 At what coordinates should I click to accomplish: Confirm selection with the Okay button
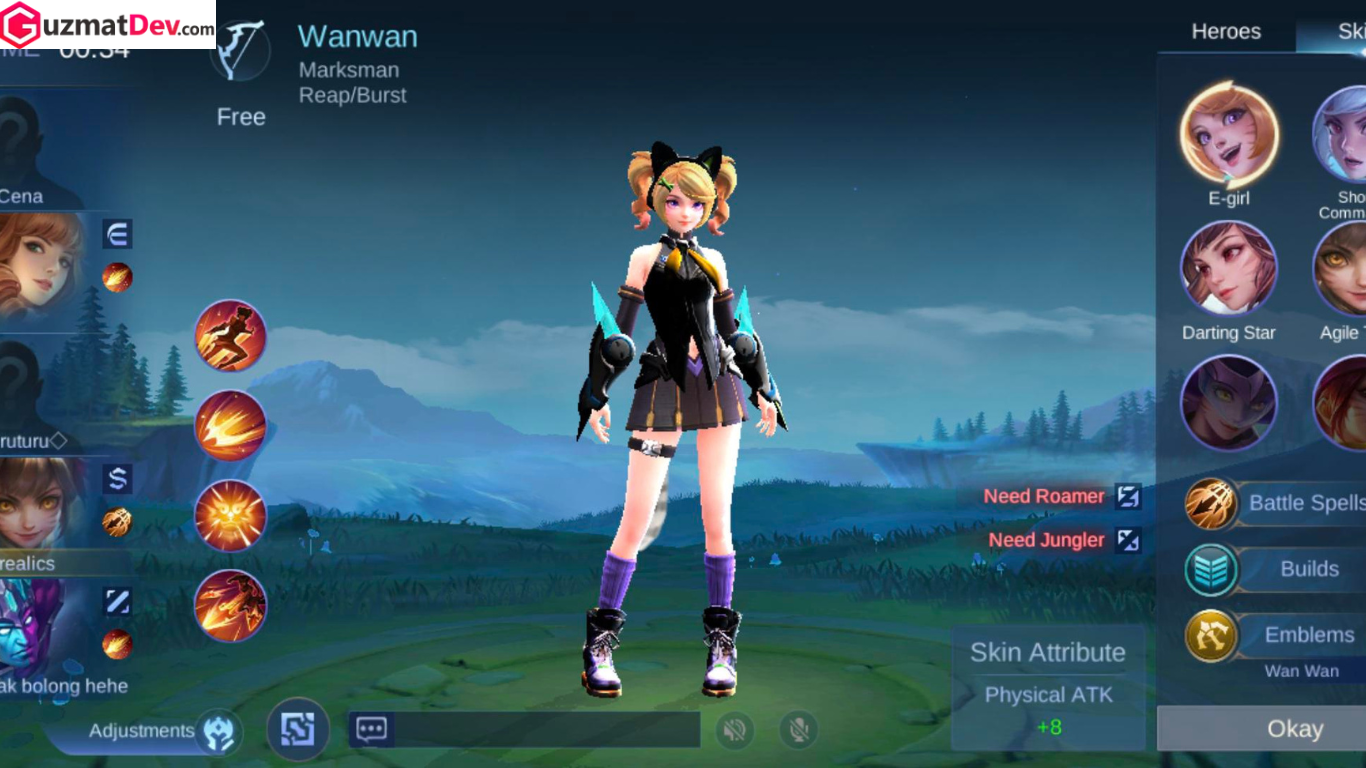(x=1294, y=729)
